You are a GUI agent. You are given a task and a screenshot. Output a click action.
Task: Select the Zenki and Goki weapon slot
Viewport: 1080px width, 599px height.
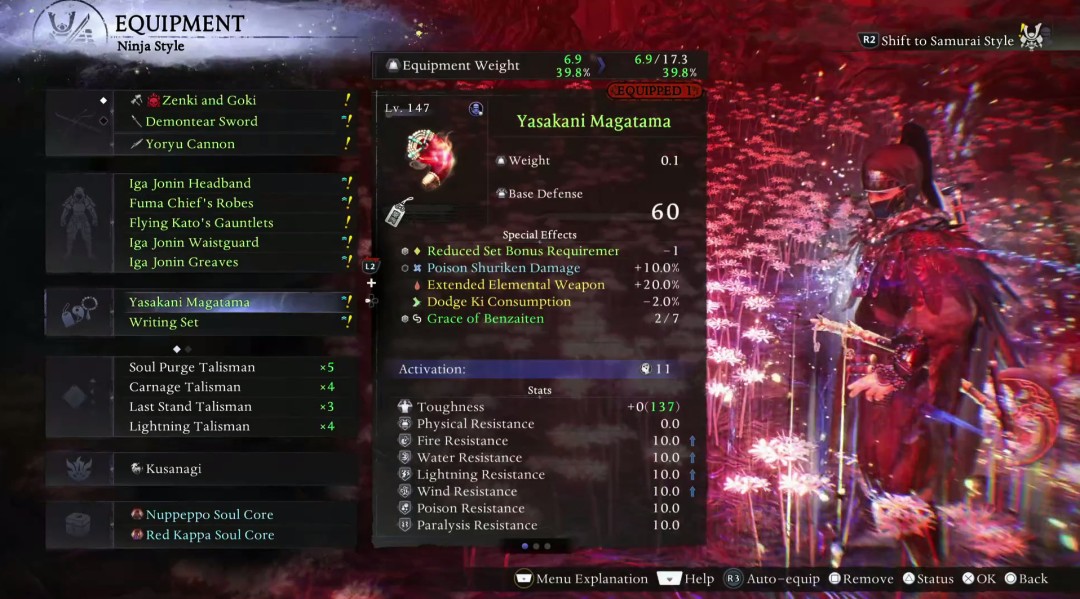[x=201, y=100]
